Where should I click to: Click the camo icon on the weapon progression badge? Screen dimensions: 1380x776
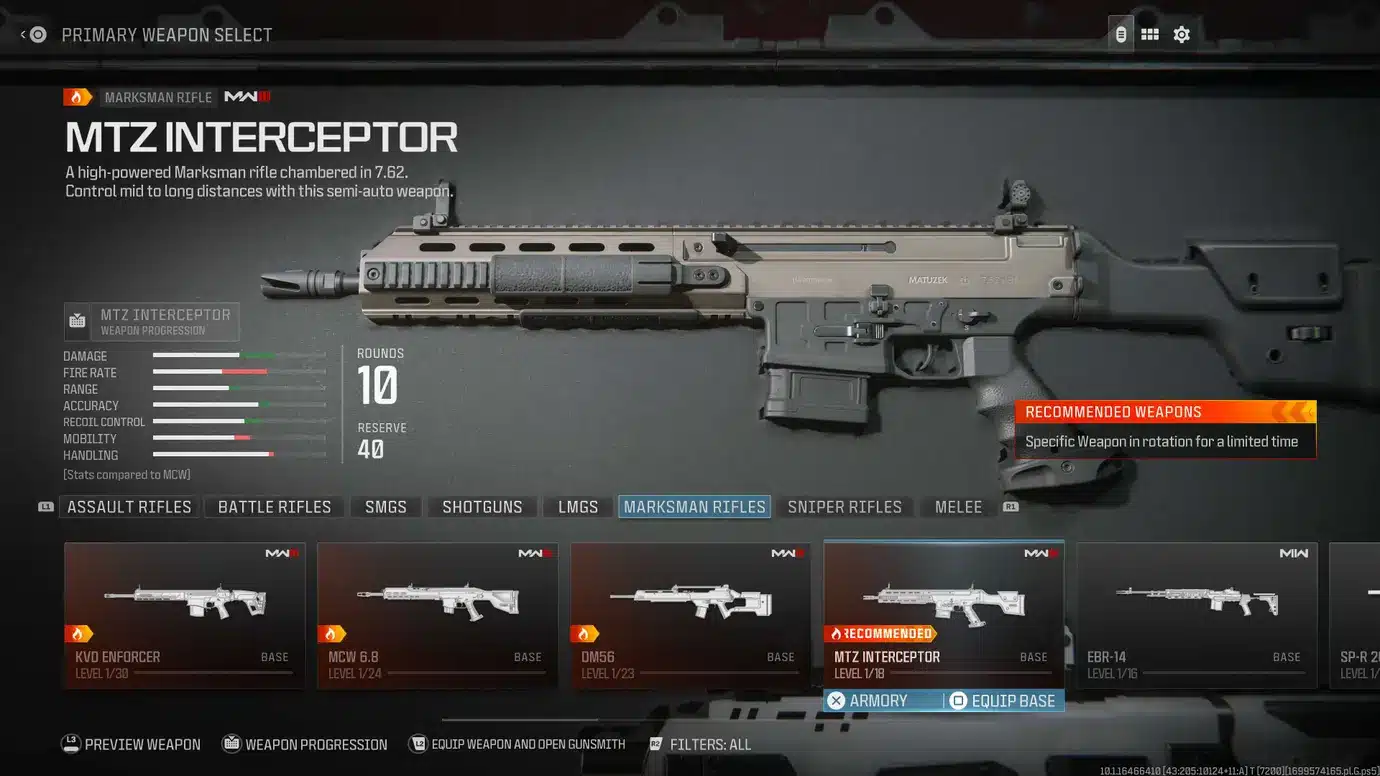click(78, 321)
